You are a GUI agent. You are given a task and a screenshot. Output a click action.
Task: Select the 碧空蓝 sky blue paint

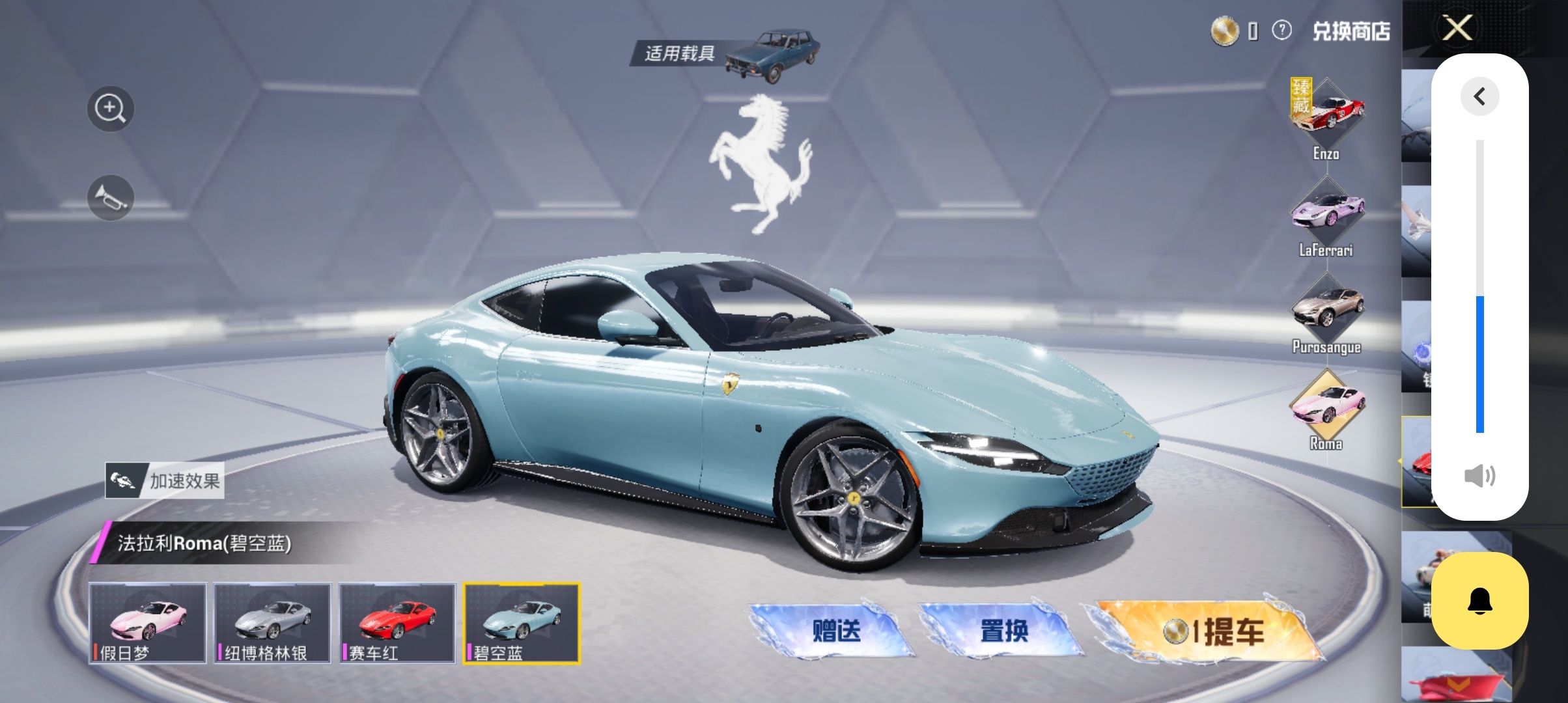point(522,623)
